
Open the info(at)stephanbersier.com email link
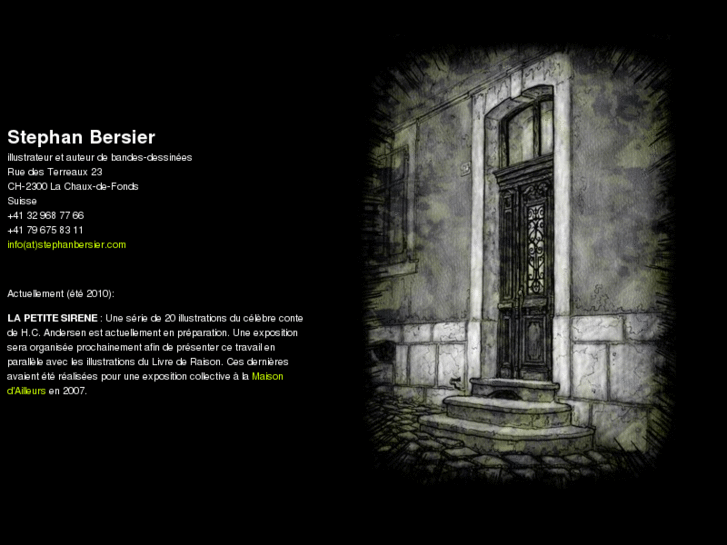66,244
